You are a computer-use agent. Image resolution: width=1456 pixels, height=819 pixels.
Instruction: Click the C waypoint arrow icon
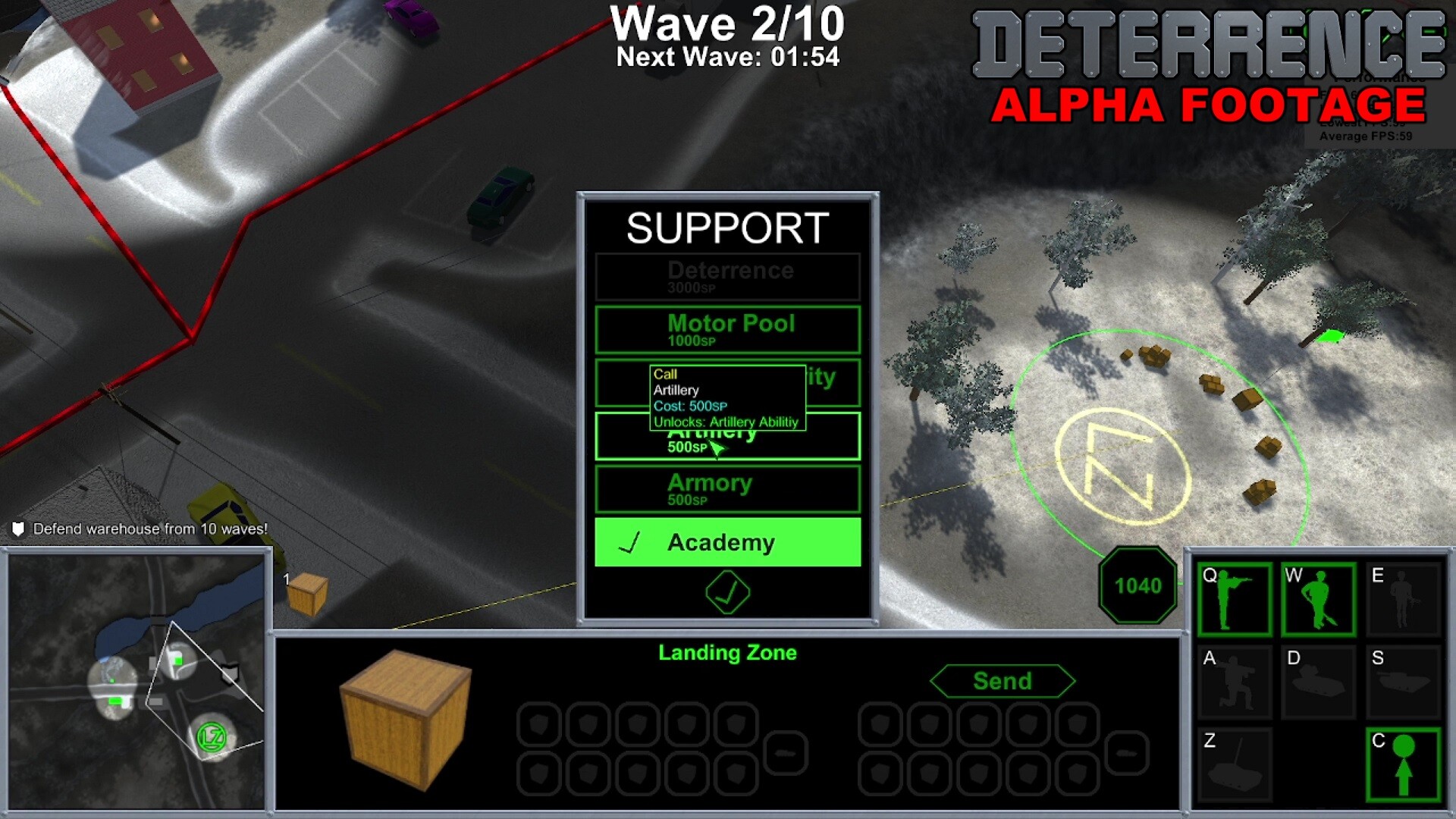(x=1402, y=763)
